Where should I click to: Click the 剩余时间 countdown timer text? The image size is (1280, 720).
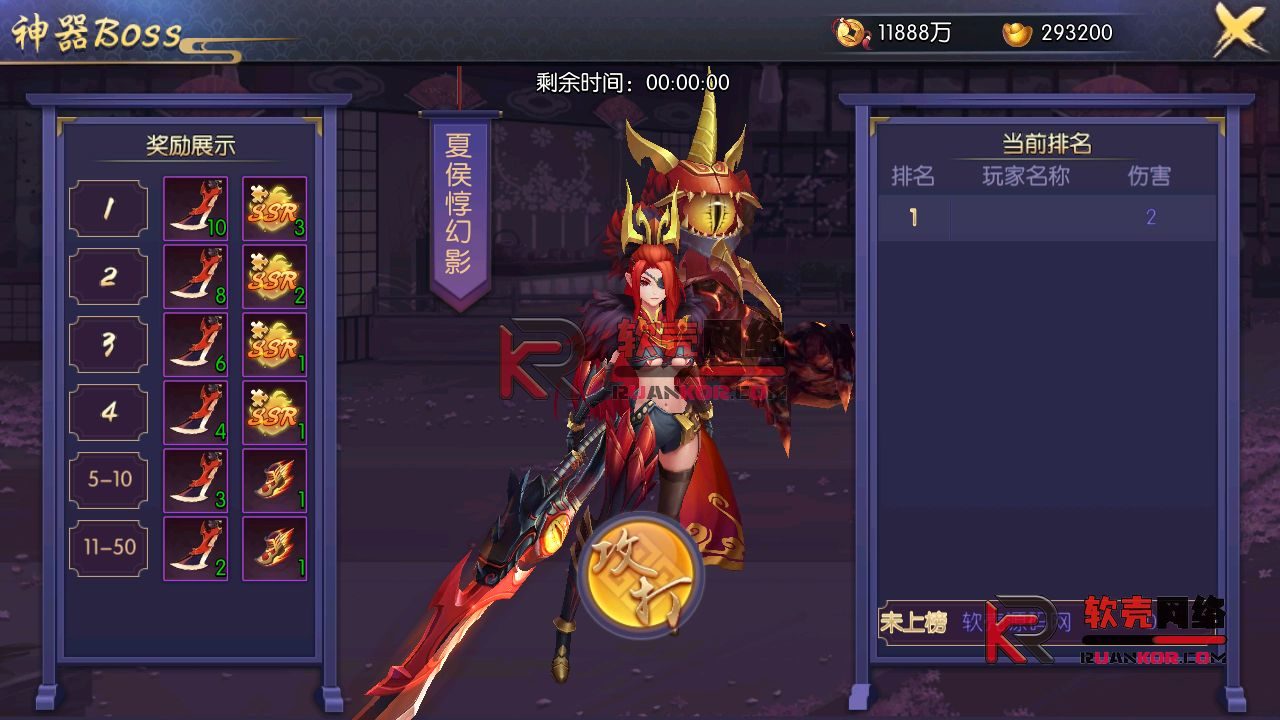(630, 82)
